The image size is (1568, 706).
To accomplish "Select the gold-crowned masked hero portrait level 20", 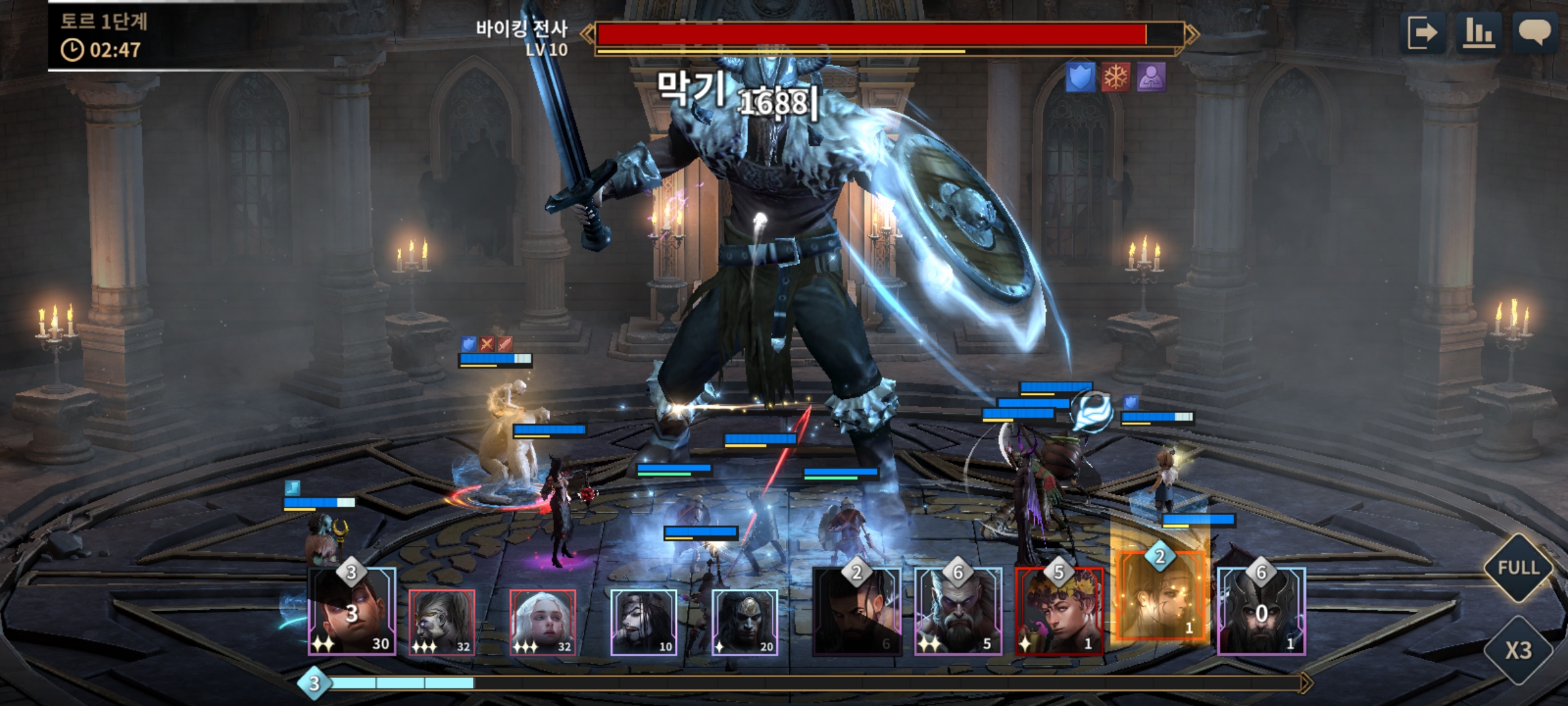I will point(745,622).
